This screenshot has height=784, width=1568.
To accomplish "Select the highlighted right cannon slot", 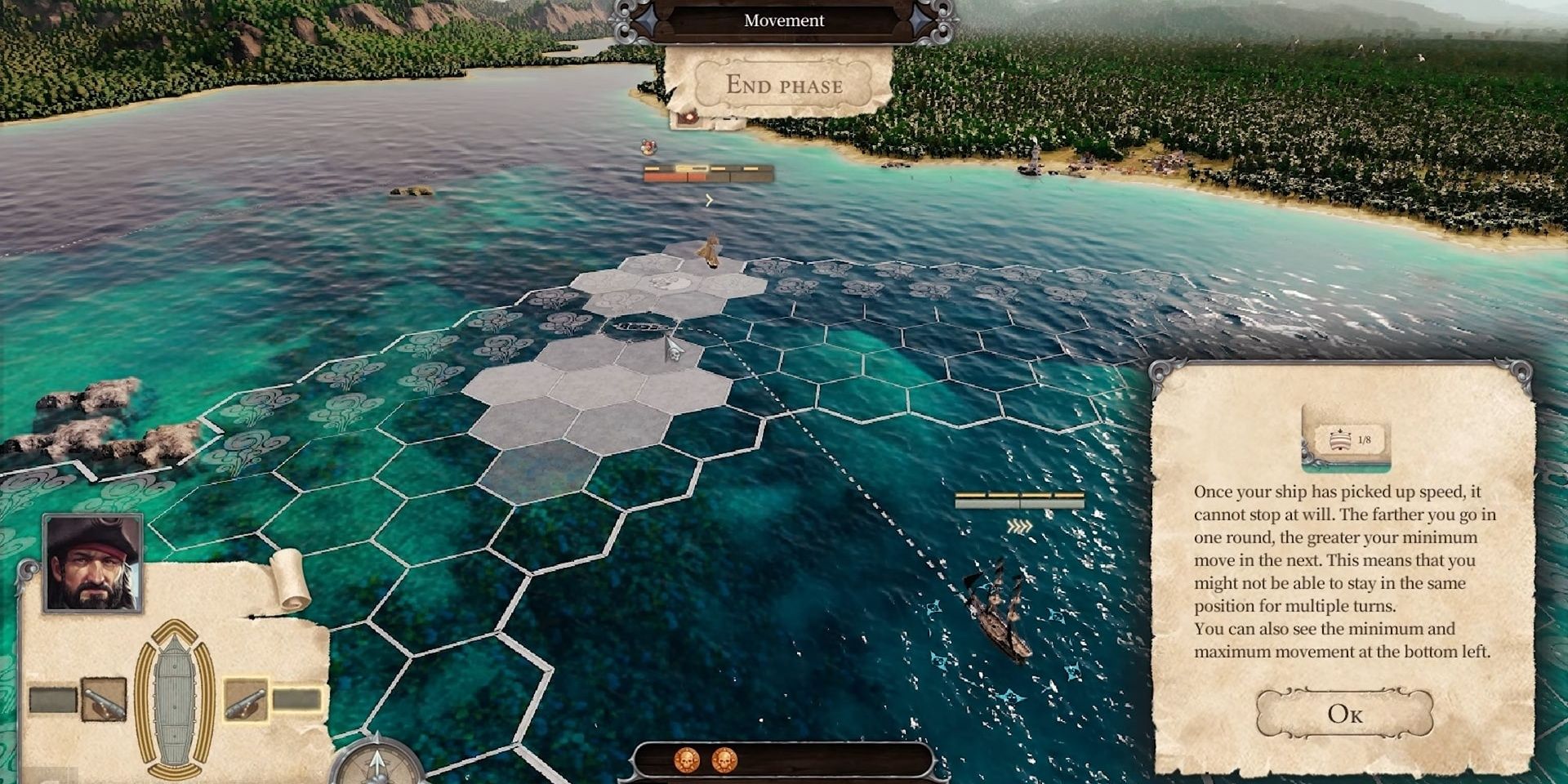I will click(247, 701).
